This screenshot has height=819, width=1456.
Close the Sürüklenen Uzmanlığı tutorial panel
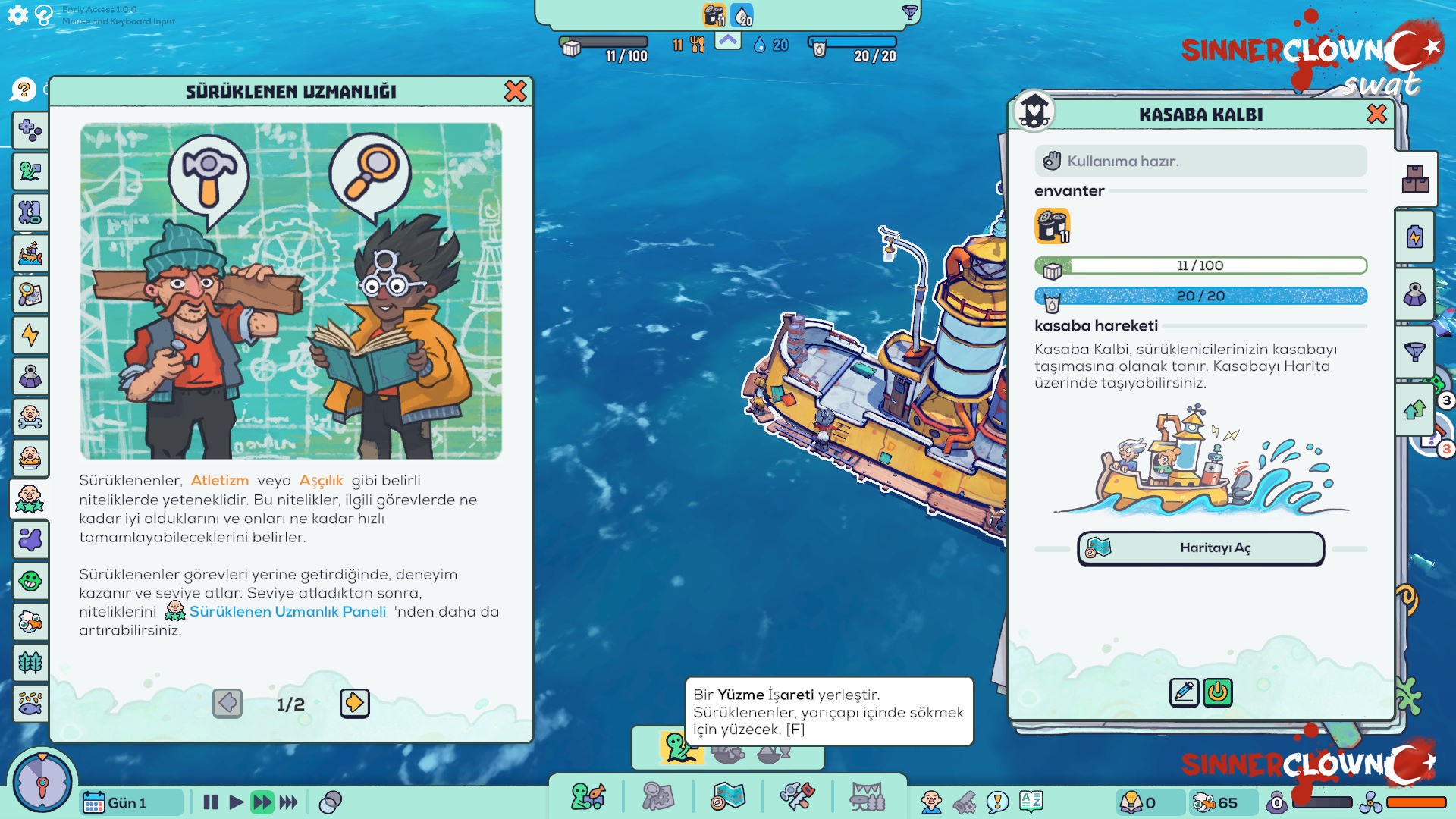pos(515,91)
